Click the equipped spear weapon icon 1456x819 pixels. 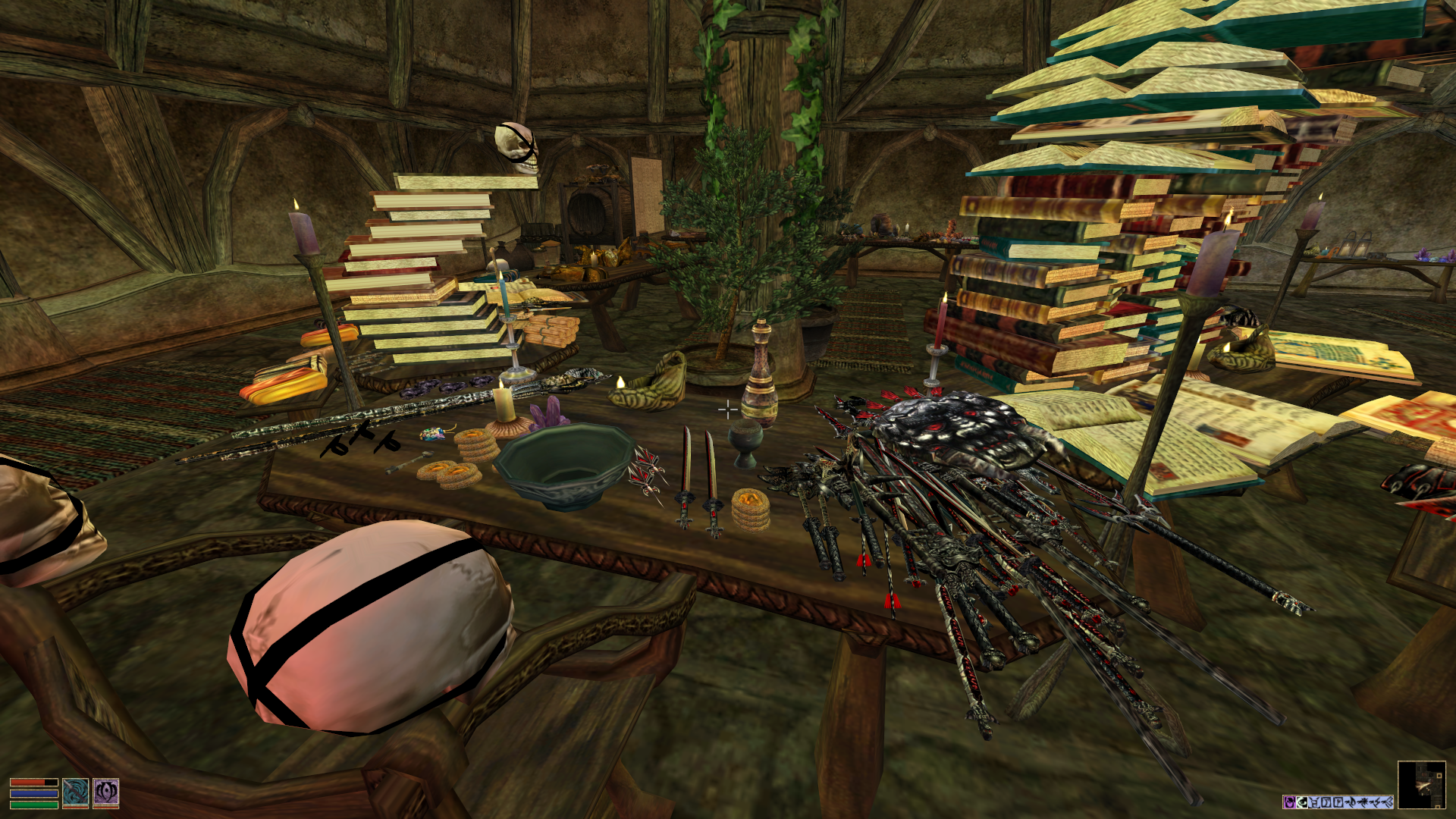pyautogui.click(x=75, y=792)
